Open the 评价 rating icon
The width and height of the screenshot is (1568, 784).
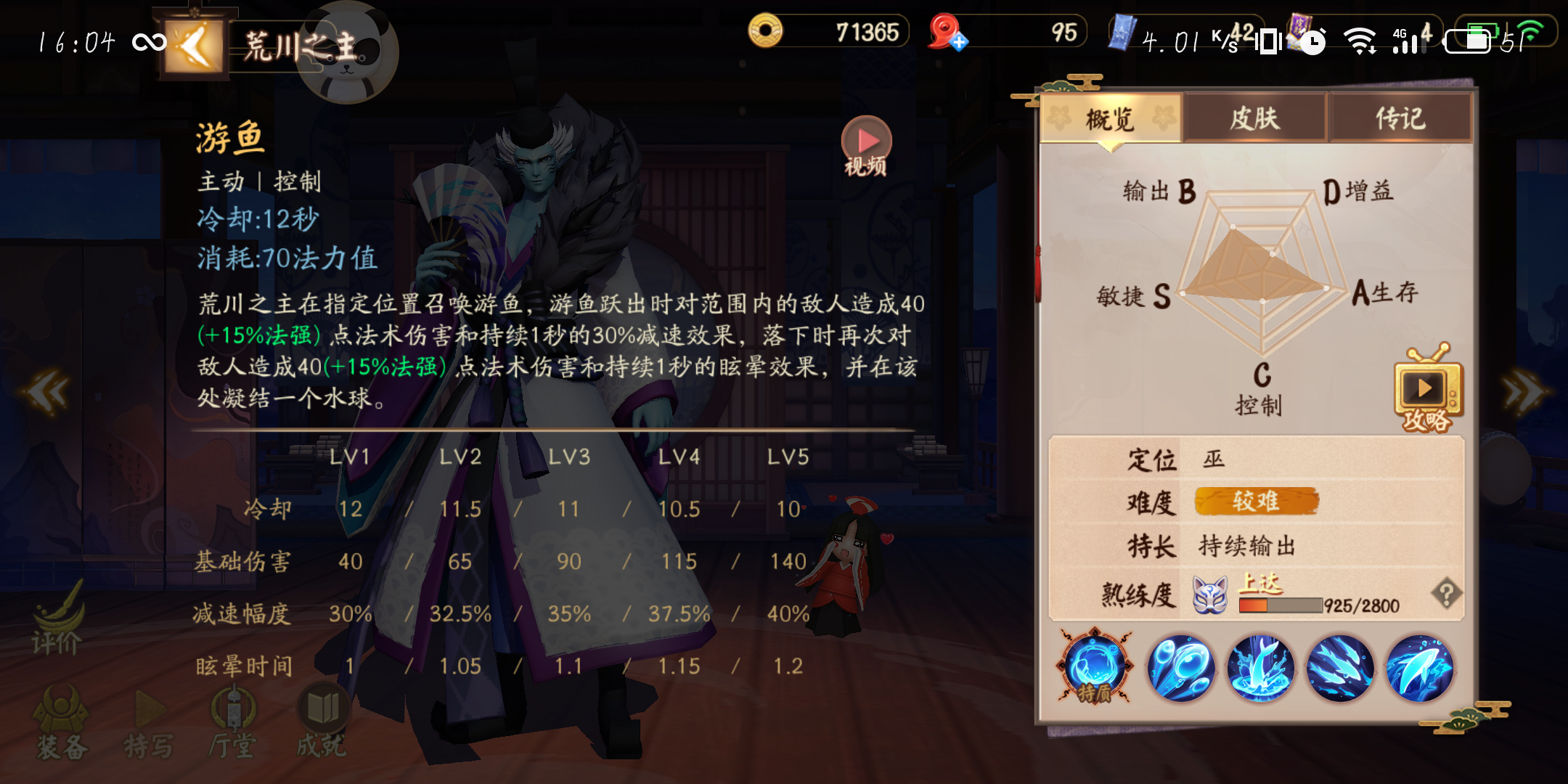(x=58, y=632)
